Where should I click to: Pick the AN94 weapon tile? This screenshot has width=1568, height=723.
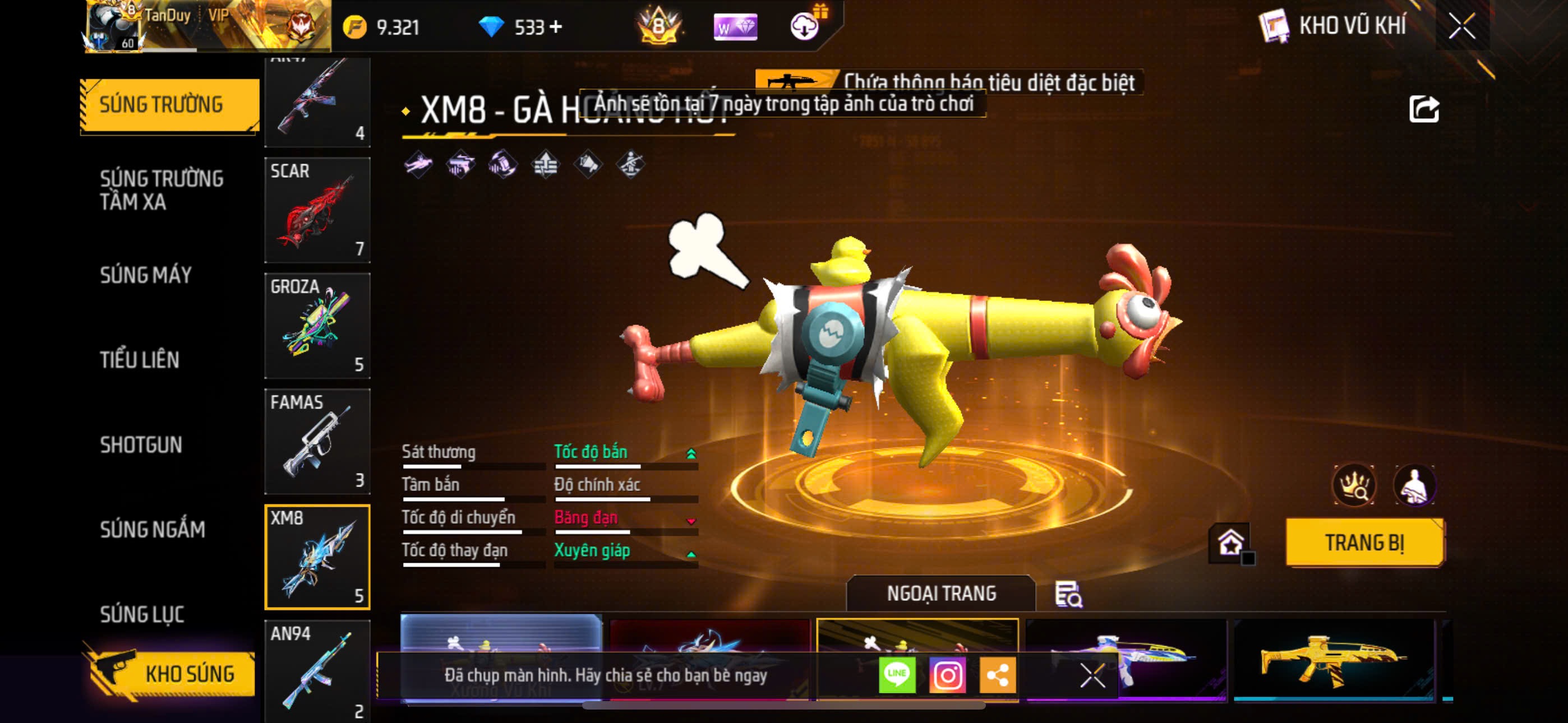(x=317, y=669)
